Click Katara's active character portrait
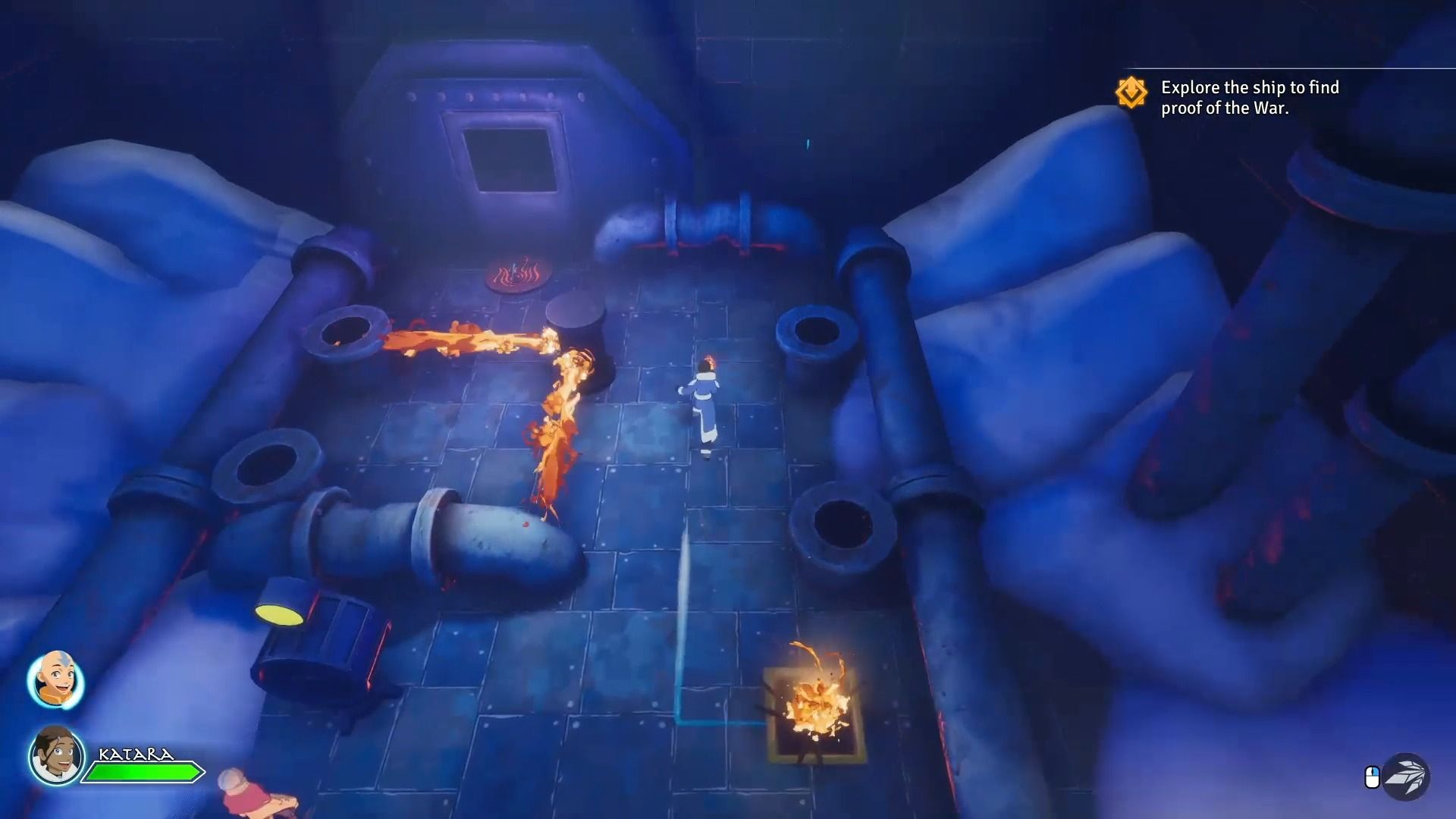 57,755
